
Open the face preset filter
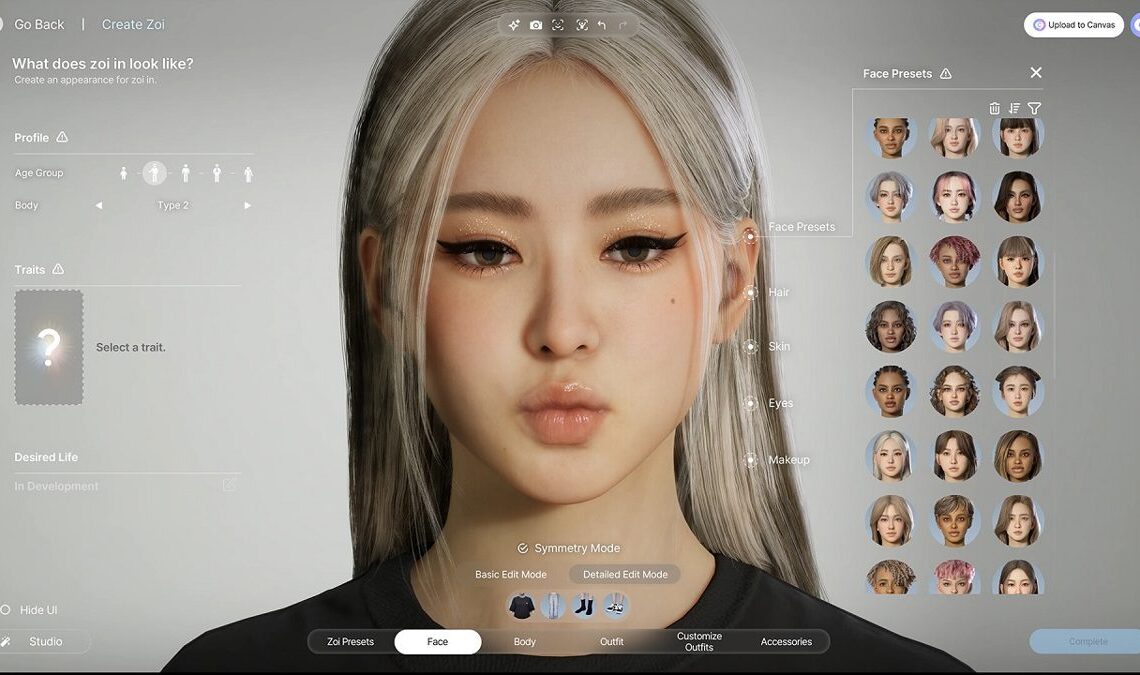coord(1034,108)
